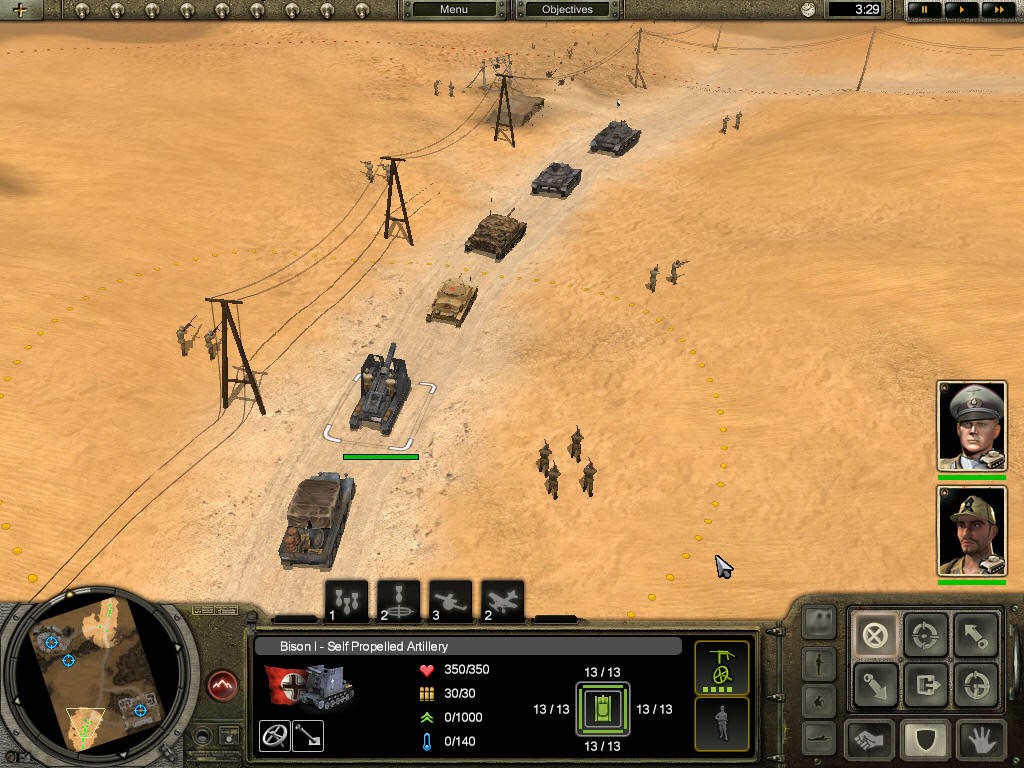Set game speed to normal play
Viewport: 1024px width, 768px height.
point(961,10)
